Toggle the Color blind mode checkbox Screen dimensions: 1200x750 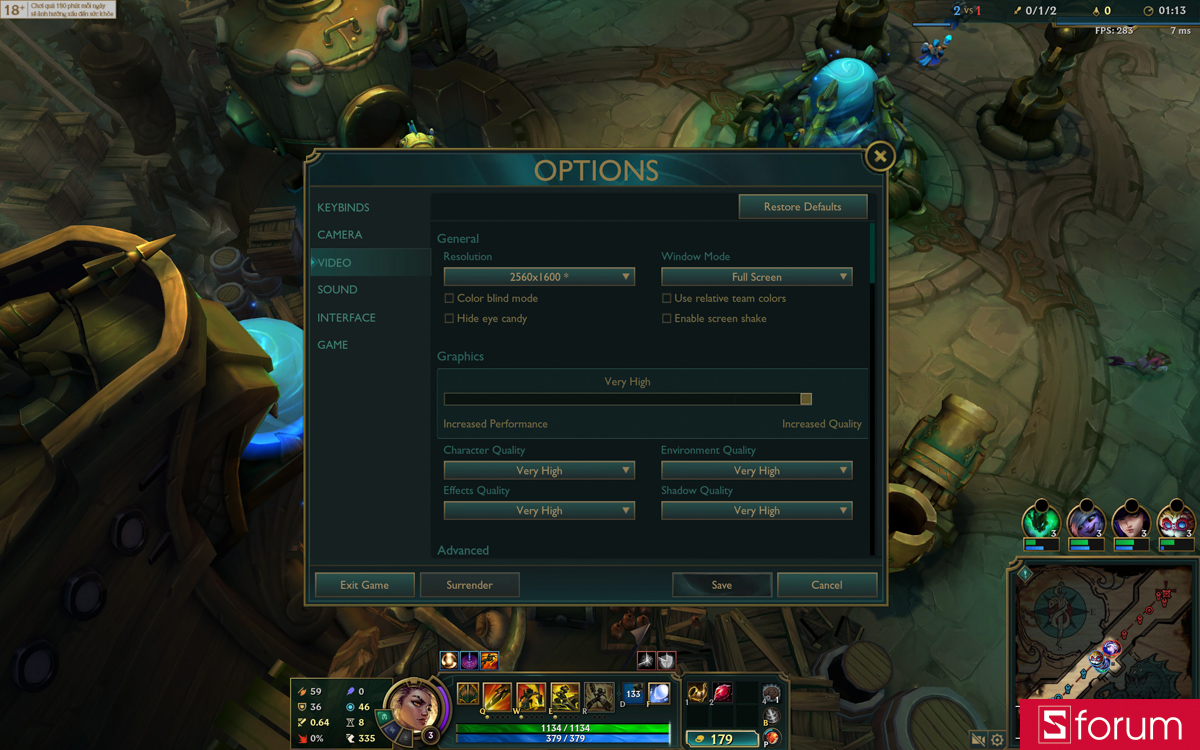[x=449, y=299]
